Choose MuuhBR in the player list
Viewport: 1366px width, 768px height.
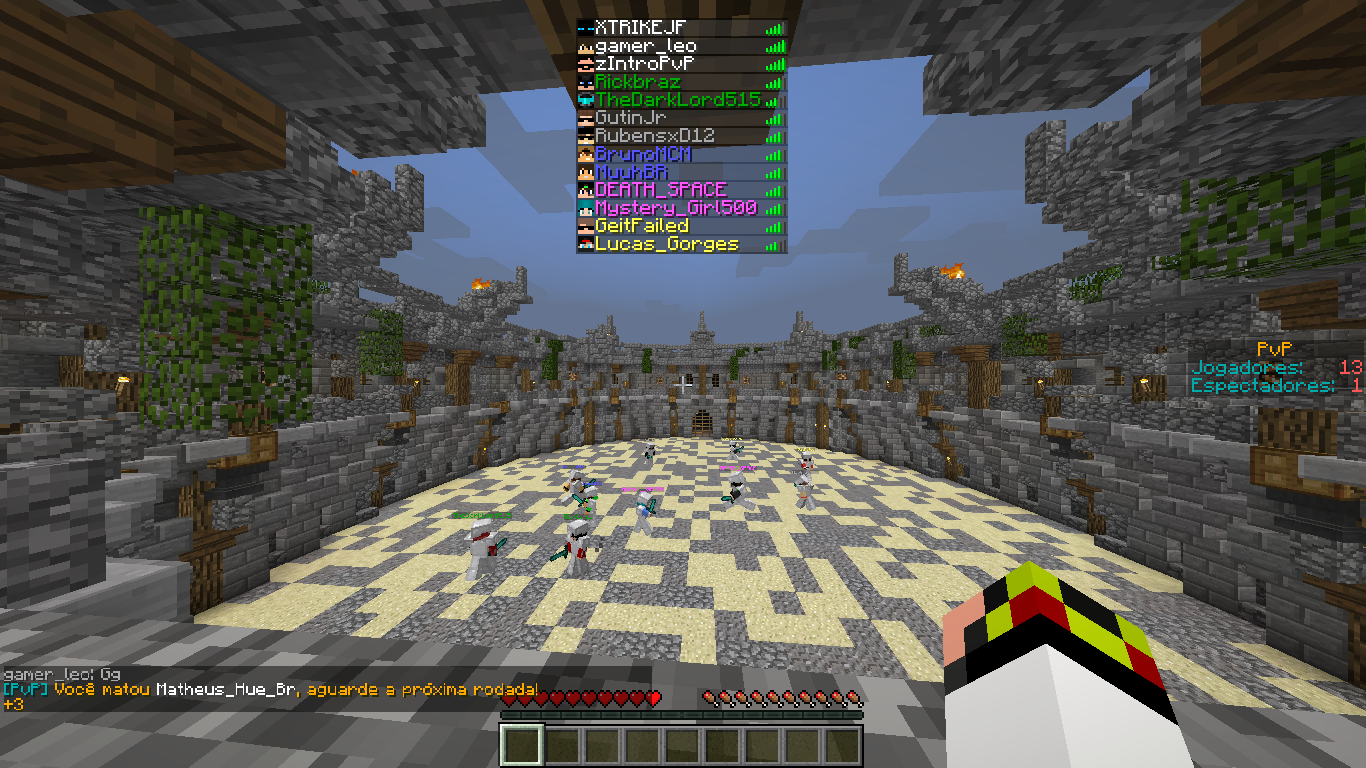[631, 173]
